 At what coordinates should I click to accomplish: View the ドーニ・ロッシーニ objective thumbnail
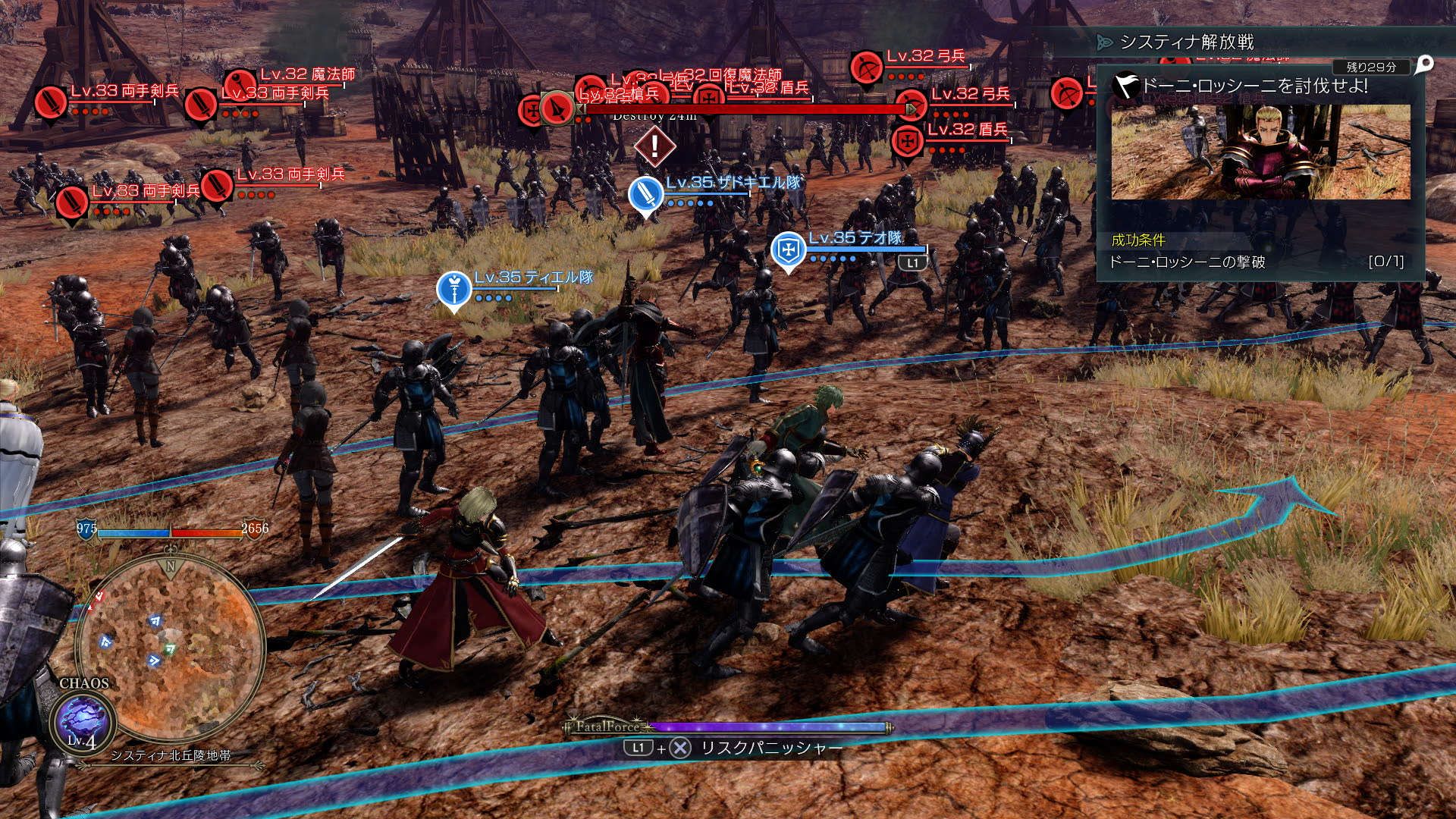[x=1260, y=152]
